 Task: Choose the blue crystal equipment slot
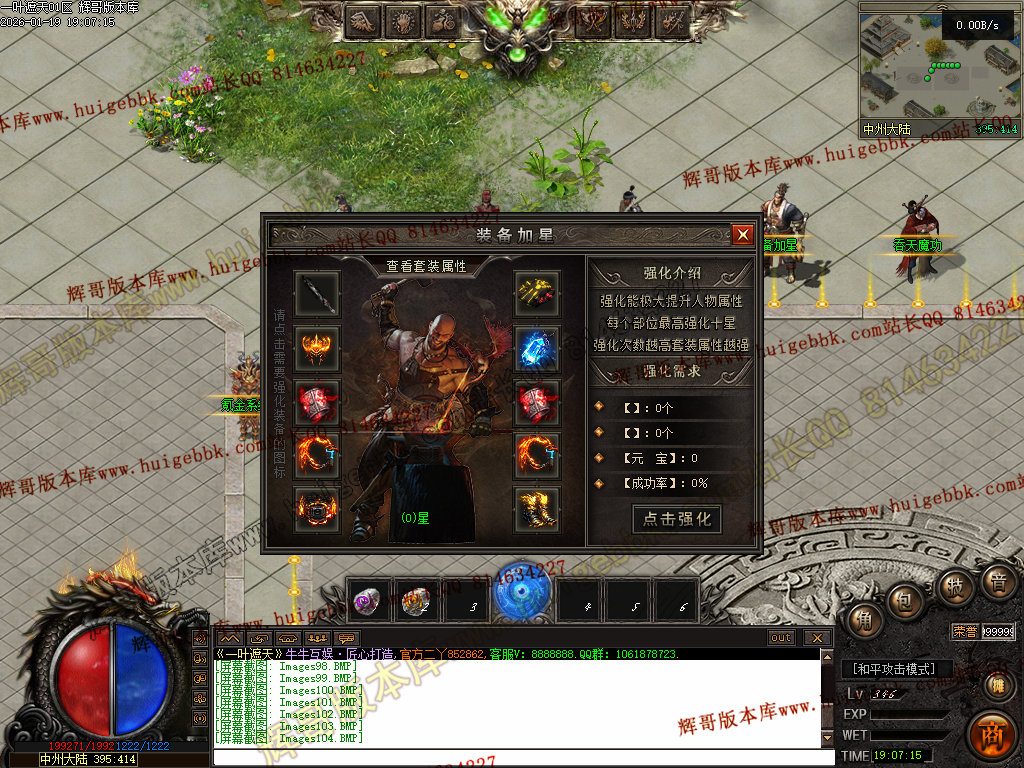point(537,348)
